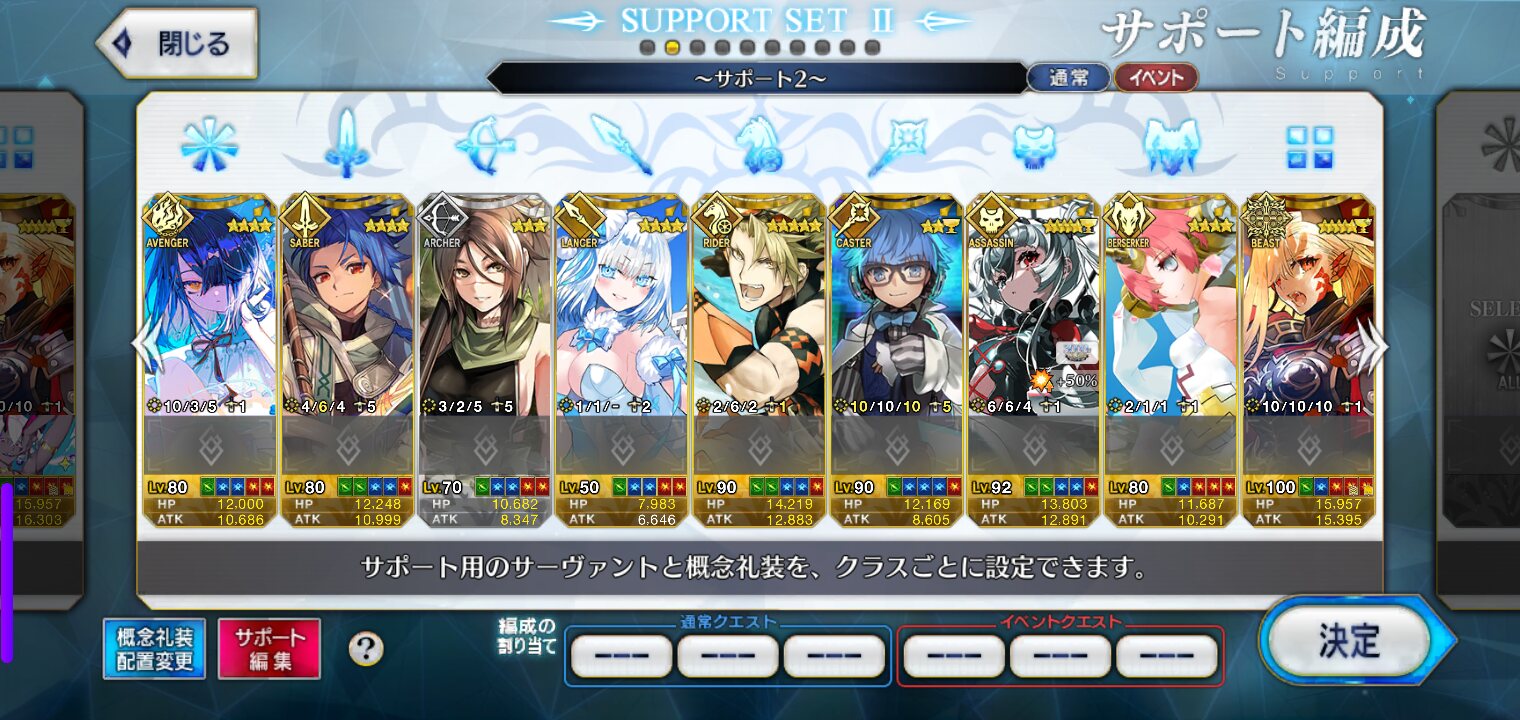Close the support setup screen with 閉じる

(x=177, y=44)
